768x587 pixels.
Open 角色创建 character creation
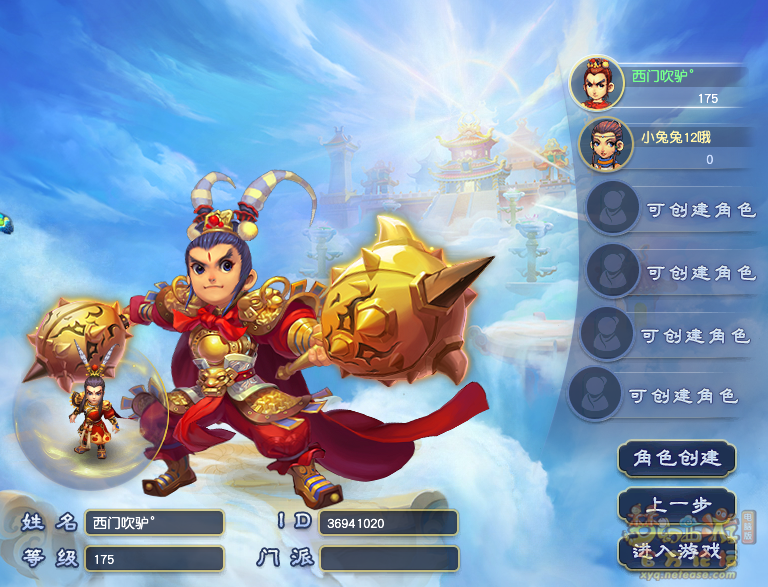point(677,458)
